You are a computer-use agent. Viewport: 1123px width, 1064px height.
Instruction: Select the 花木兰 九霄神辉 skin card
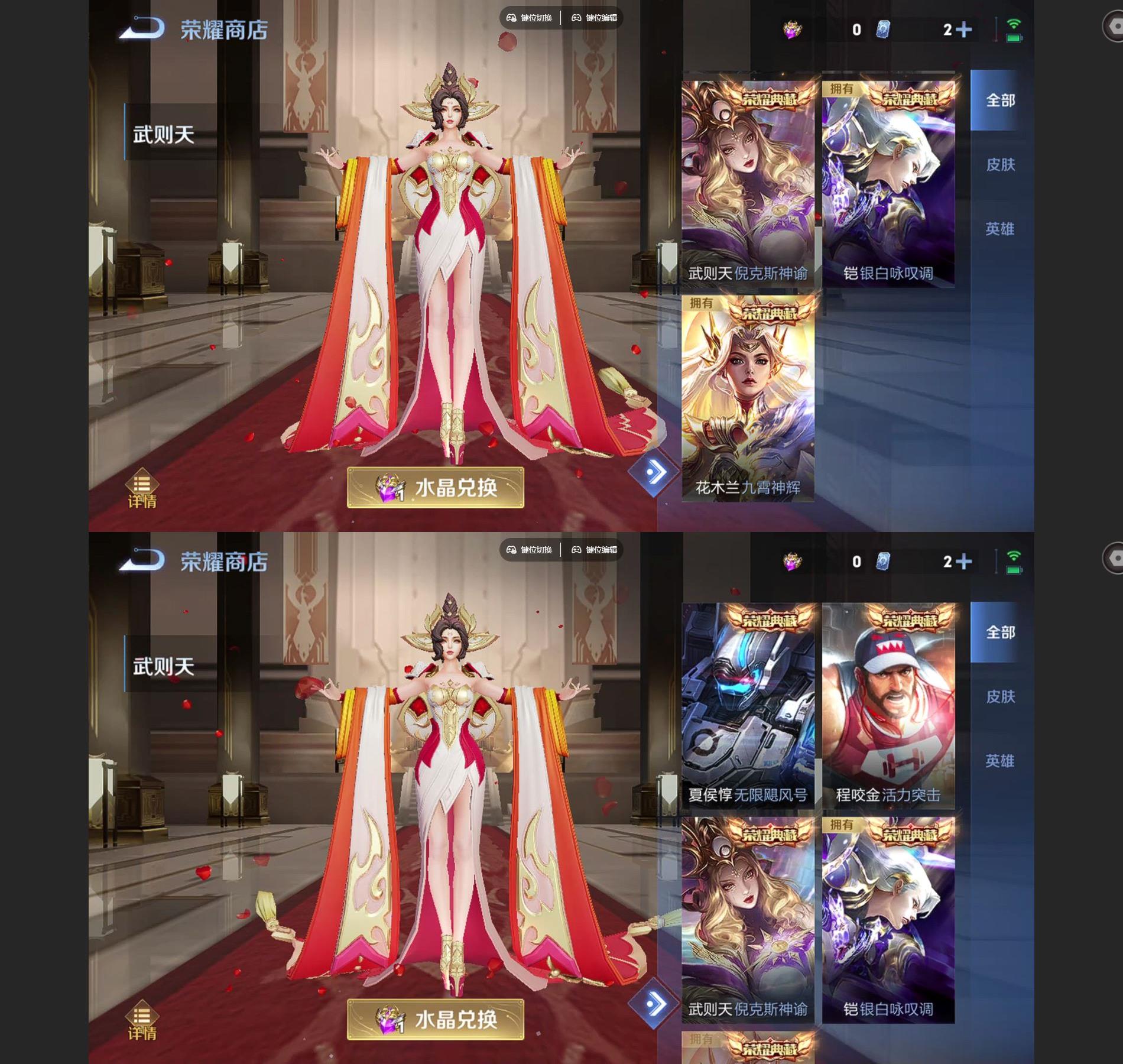tap(748, 399)
